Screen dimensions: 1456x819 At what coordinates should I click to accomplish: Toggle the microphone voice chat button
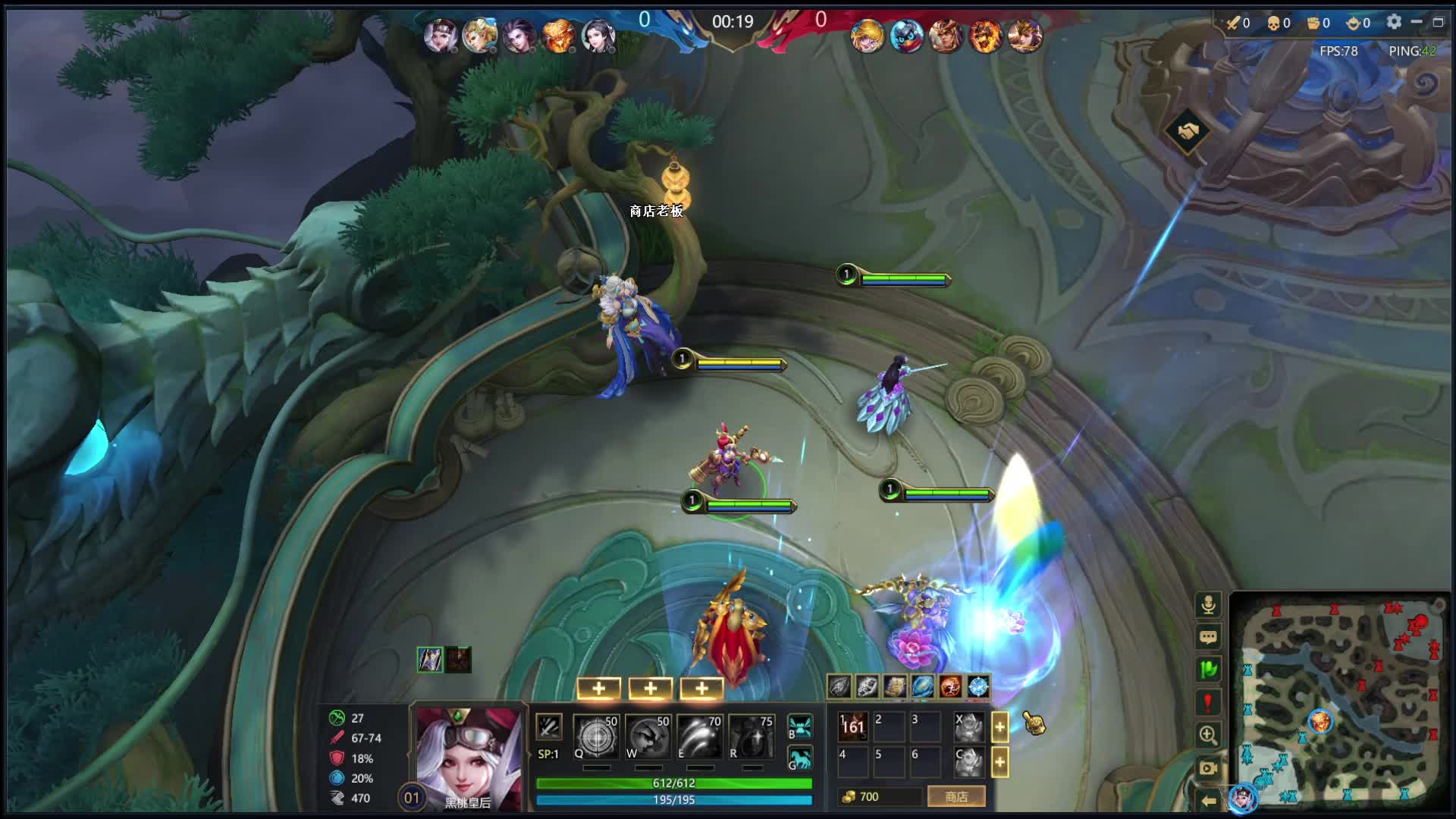pos(1208,604)
